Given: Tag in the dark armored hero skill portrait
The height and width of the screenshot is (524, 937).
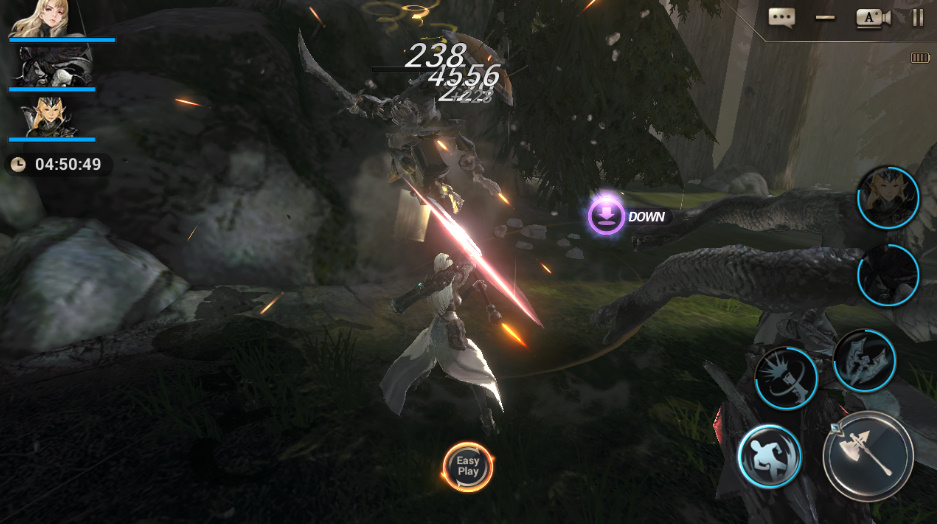Looking at the screenshot, I should [x=887, y=274].
